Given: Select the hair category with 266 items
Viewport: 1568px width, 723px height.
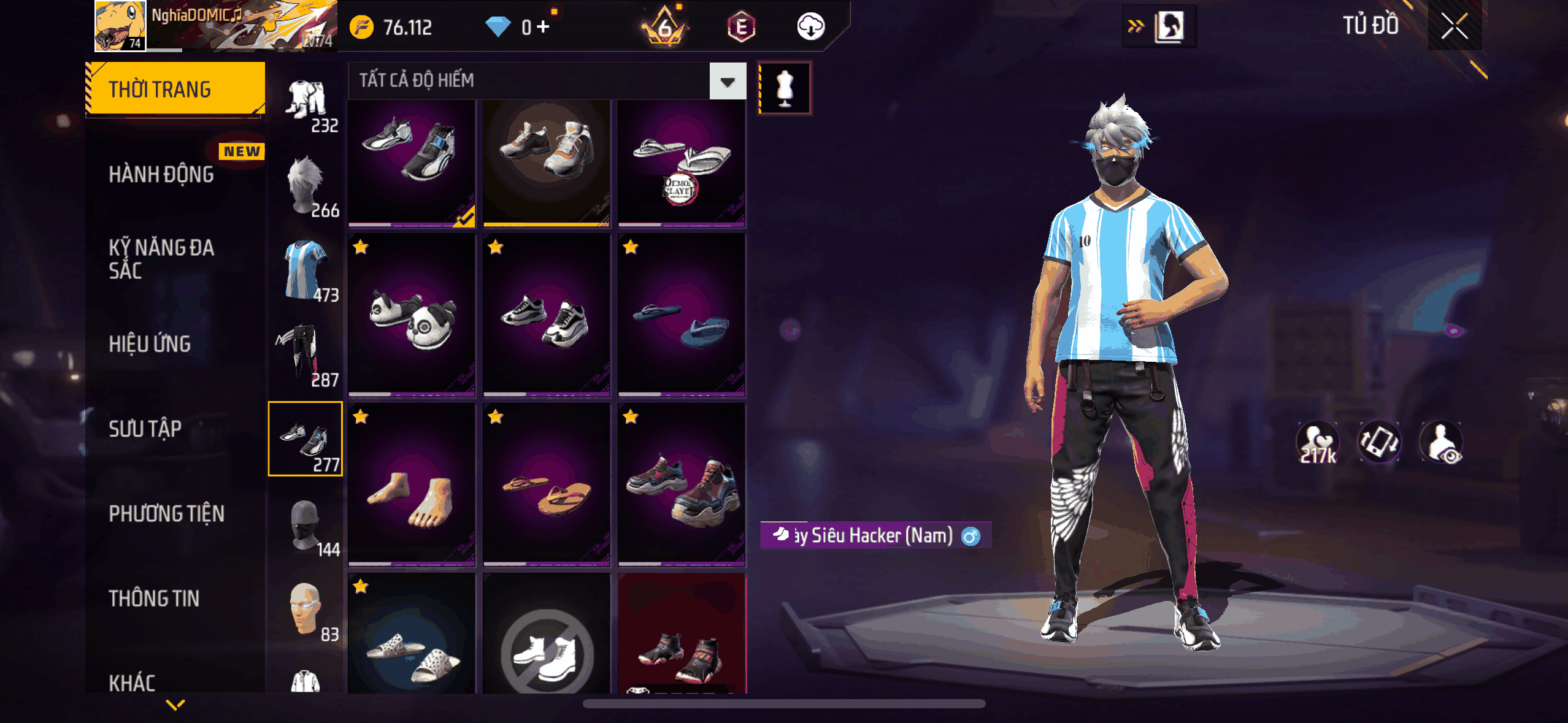Looking at the screenshot, I should (306, 186).
